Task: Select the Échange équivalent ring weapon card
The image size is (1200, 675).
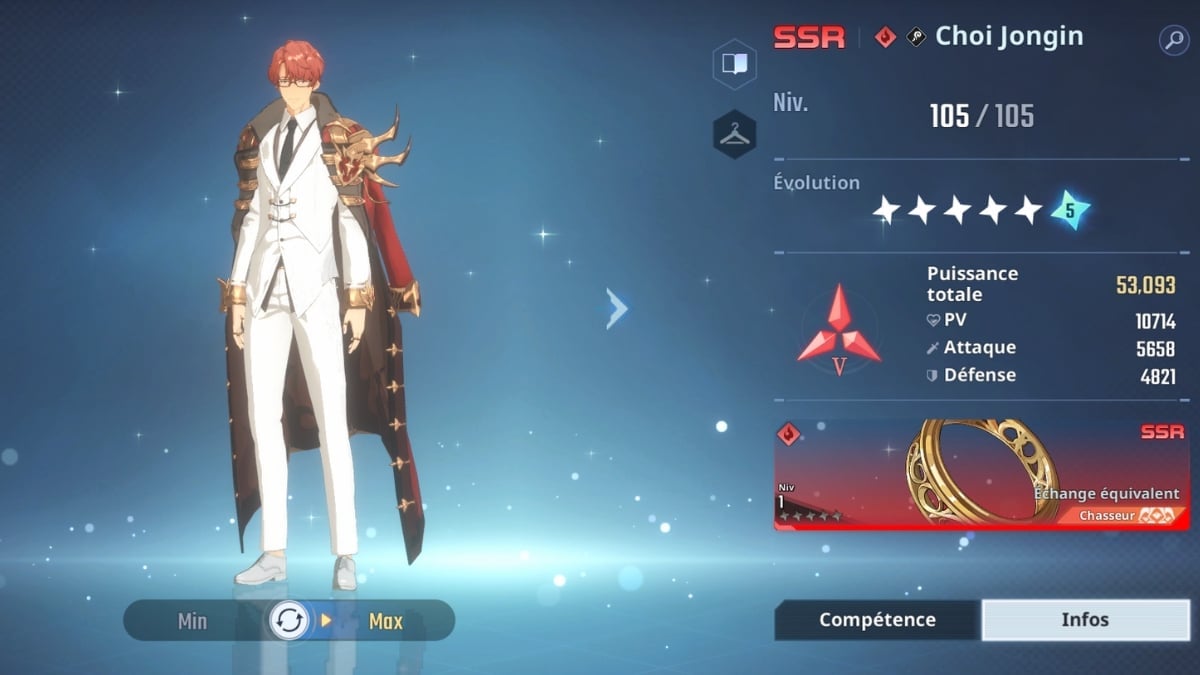Action: [x=981, y=474]
